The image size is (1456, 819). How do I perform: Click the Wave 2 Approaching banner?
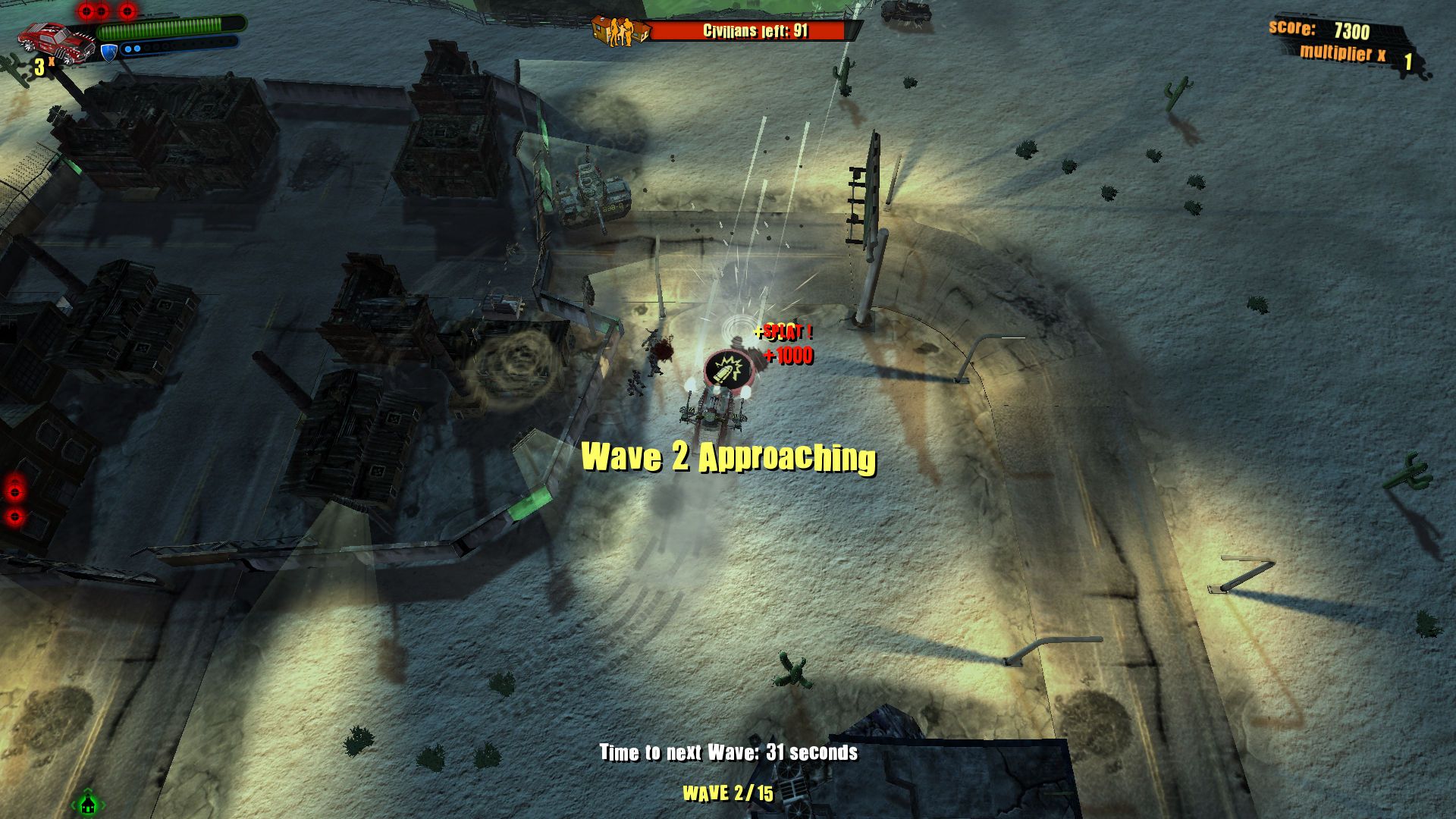tap(728, 457)
